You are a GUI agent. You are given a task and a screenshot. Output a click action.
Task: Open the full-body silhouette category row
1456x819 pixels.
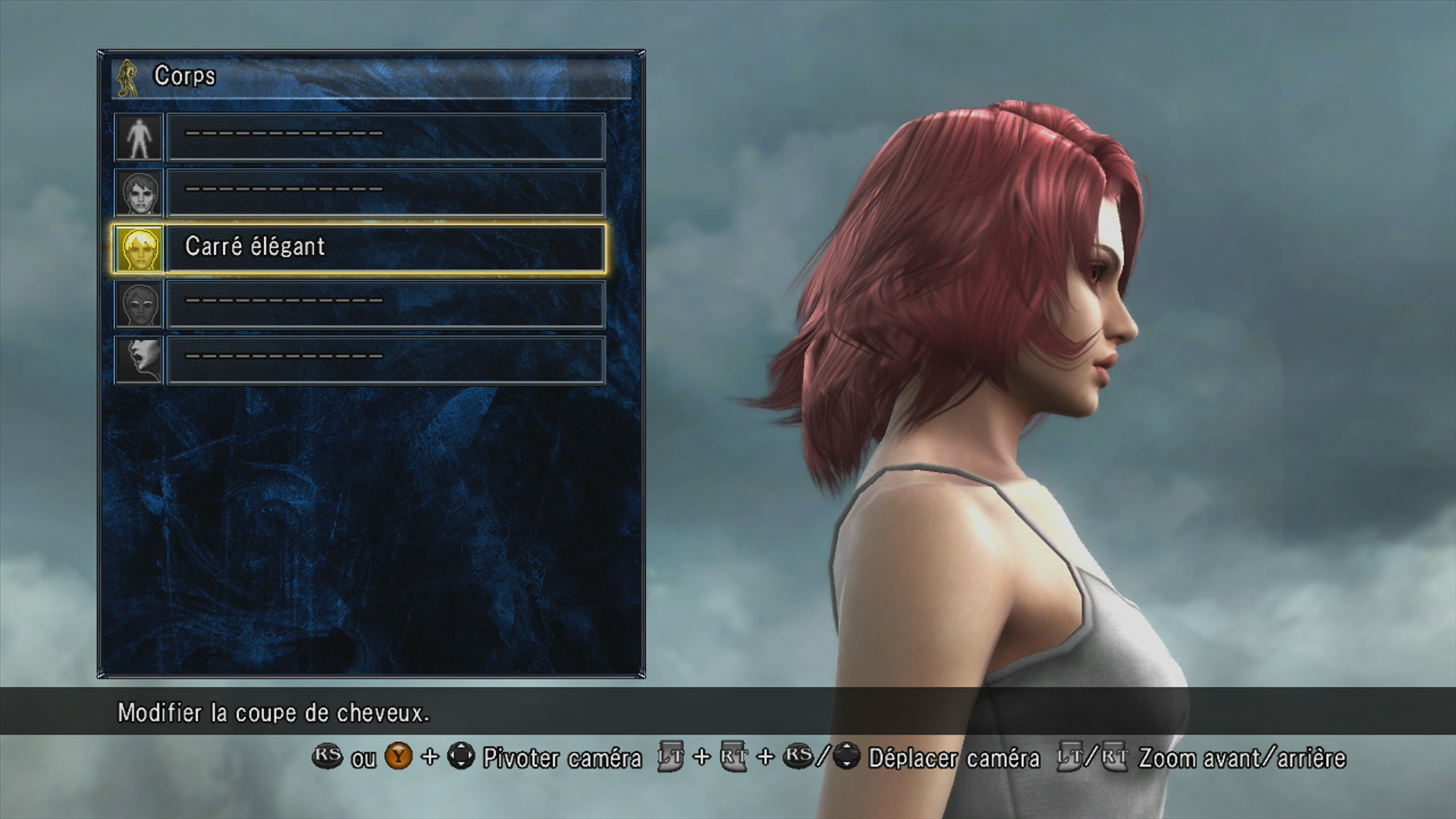point(385,137)
